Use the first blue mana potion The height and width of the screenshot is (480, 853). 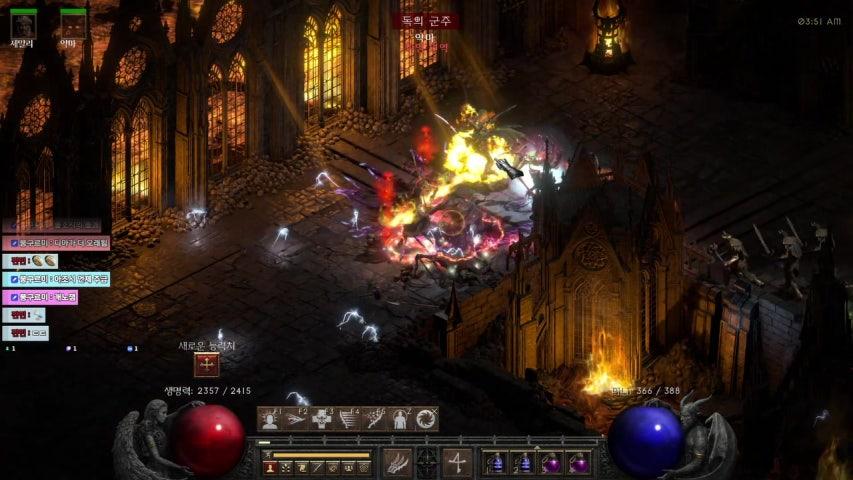coord(494,463)
